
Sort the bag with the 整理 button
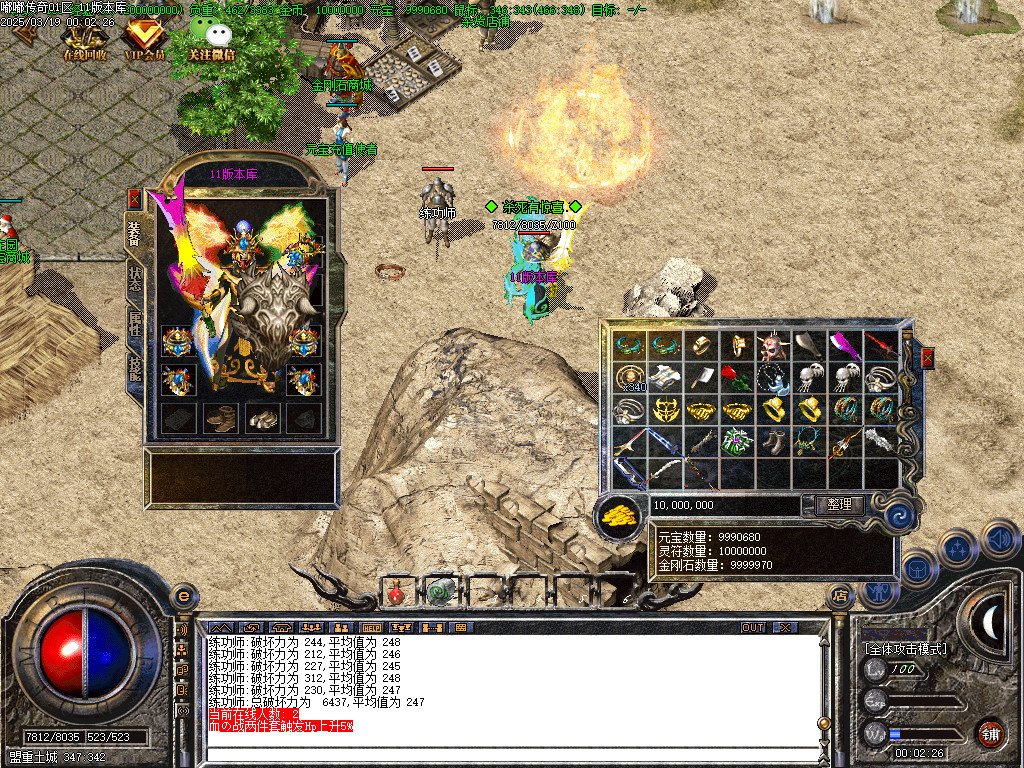tap(839, 505)
